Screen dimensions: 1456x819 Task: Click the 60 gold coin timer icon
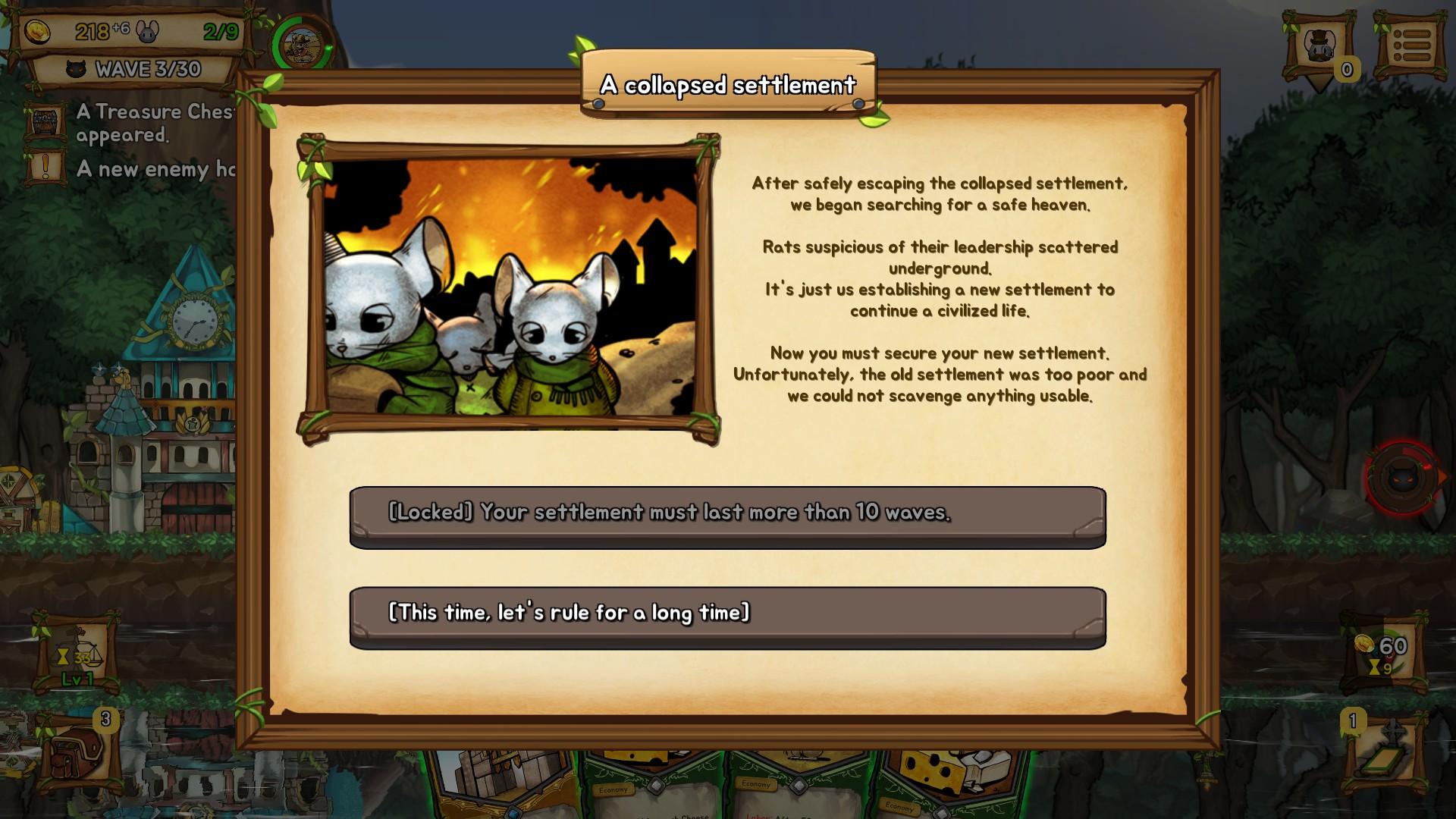pyautogui.click(x=1384, y=654)
